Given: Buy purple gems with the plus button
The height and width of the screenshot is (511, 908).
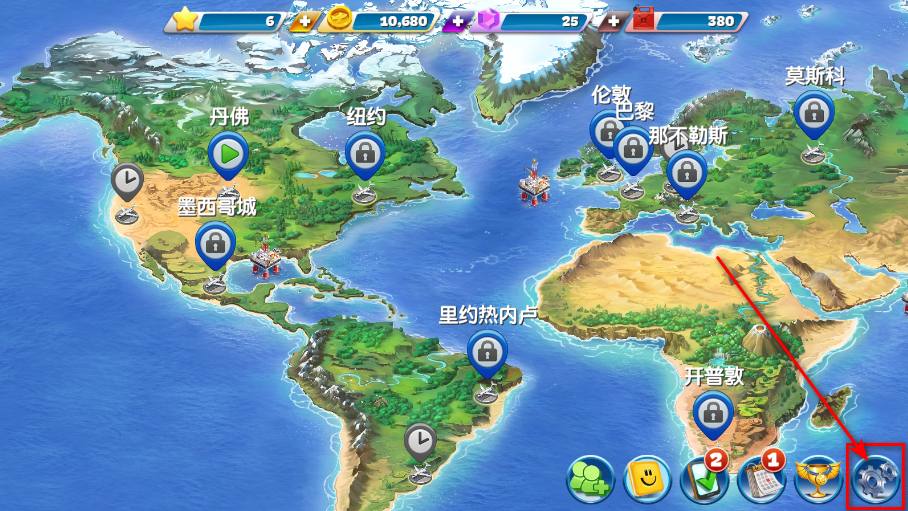Looking at the screenshot, I should (457, 21).
